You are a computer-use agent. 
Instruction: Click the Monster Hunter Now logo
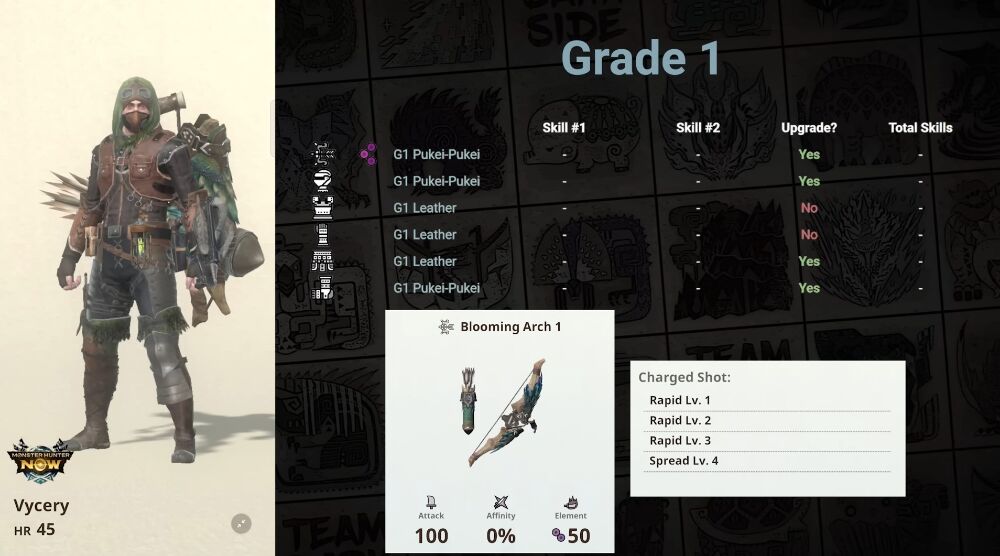pyautogui.click(x=40, y=462)
